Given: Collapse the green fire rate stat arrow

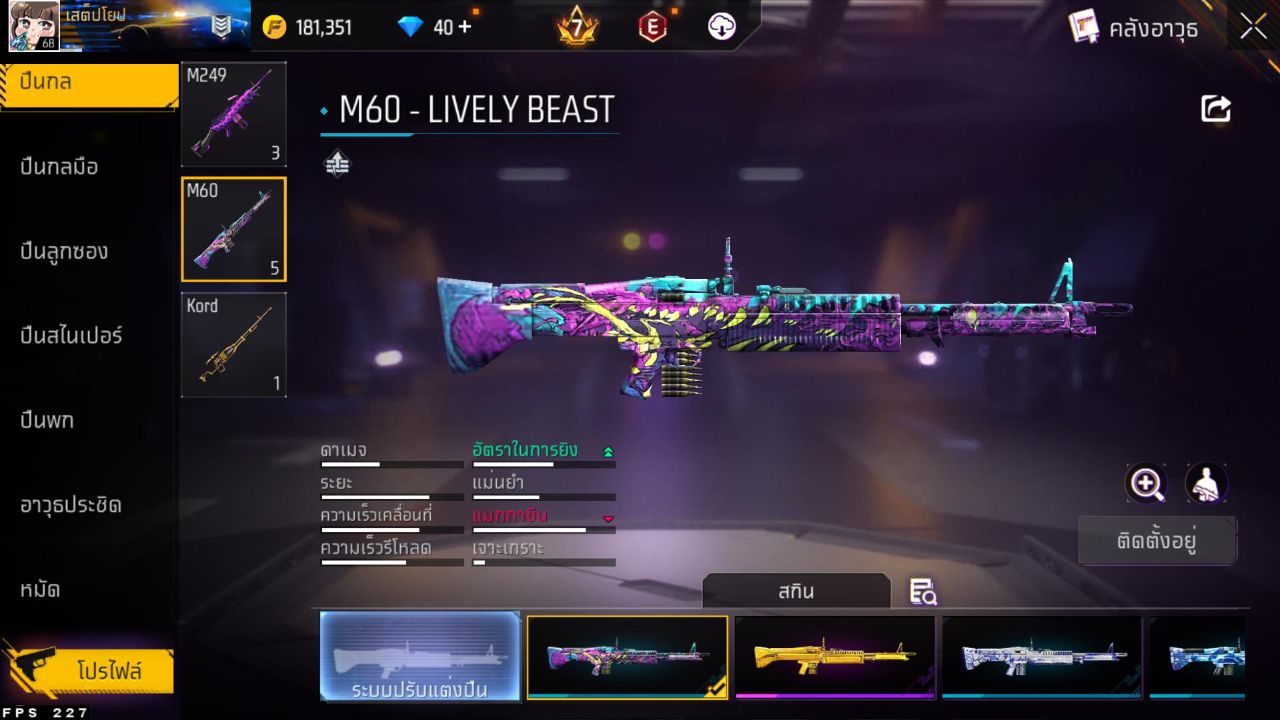Looking at the screenshot, I should pyautogui.click(x=608, y=451).
